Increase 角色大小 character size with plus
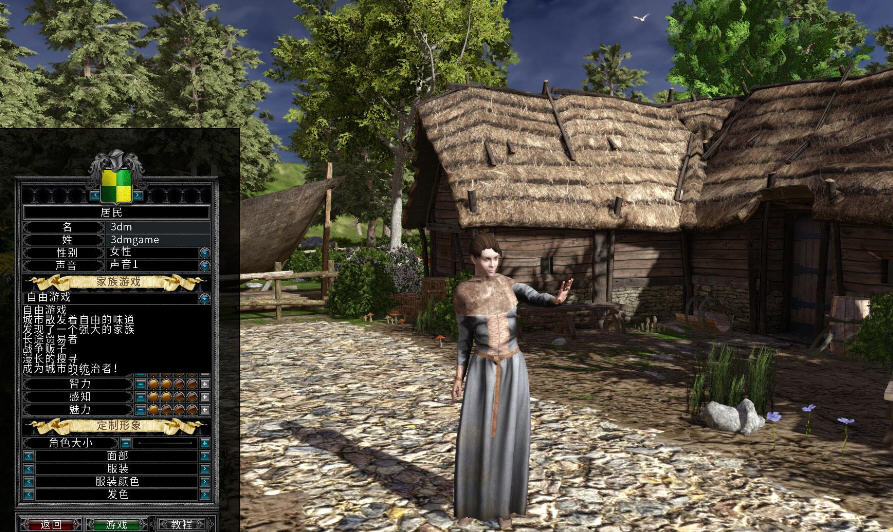Screen dimensions: 893x532 click(x=205, y=442)
